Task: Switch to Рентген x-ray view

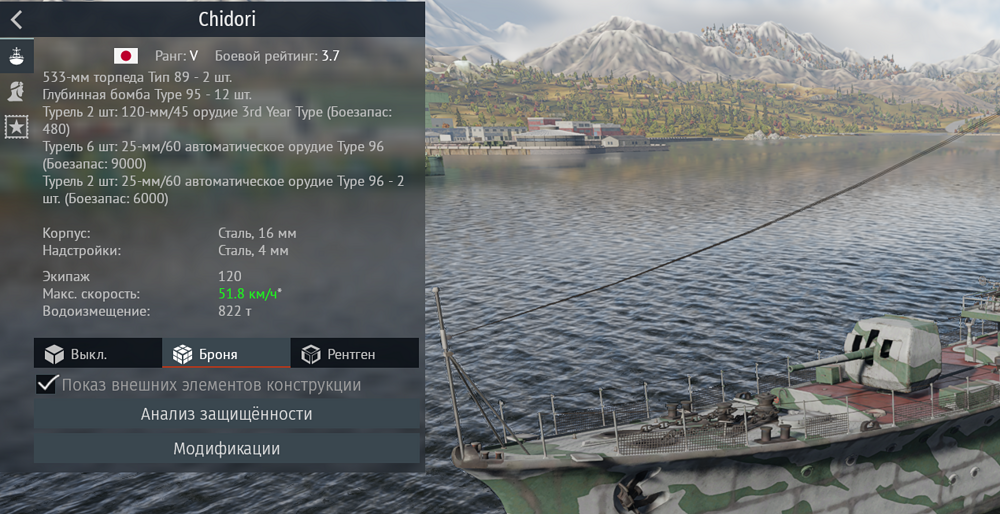Action: tap(354, 354)
